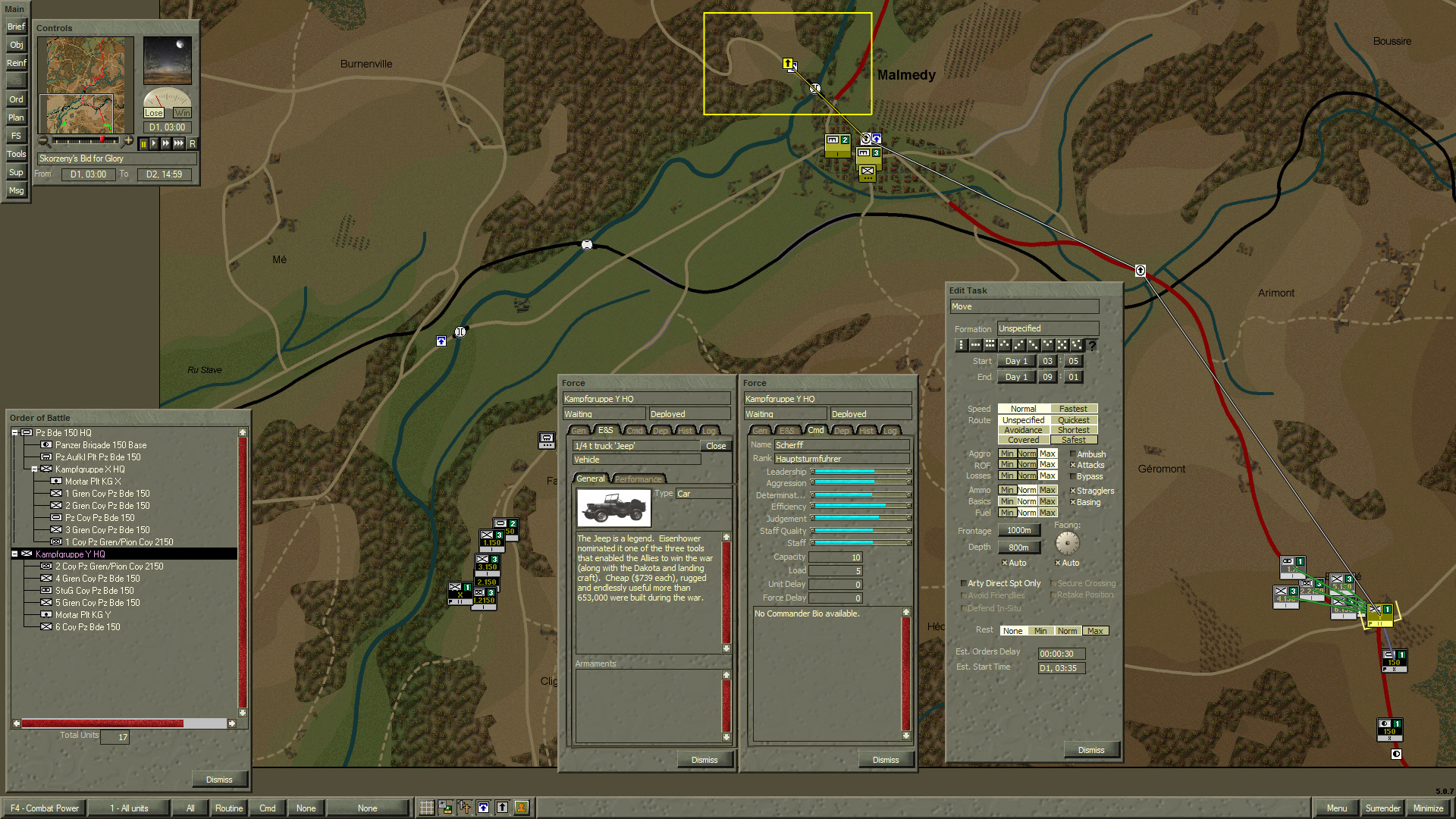Click the casualties cross icon in bottom toolbar
Screen dimensions: 1456x819
click(x=464, y=808)
